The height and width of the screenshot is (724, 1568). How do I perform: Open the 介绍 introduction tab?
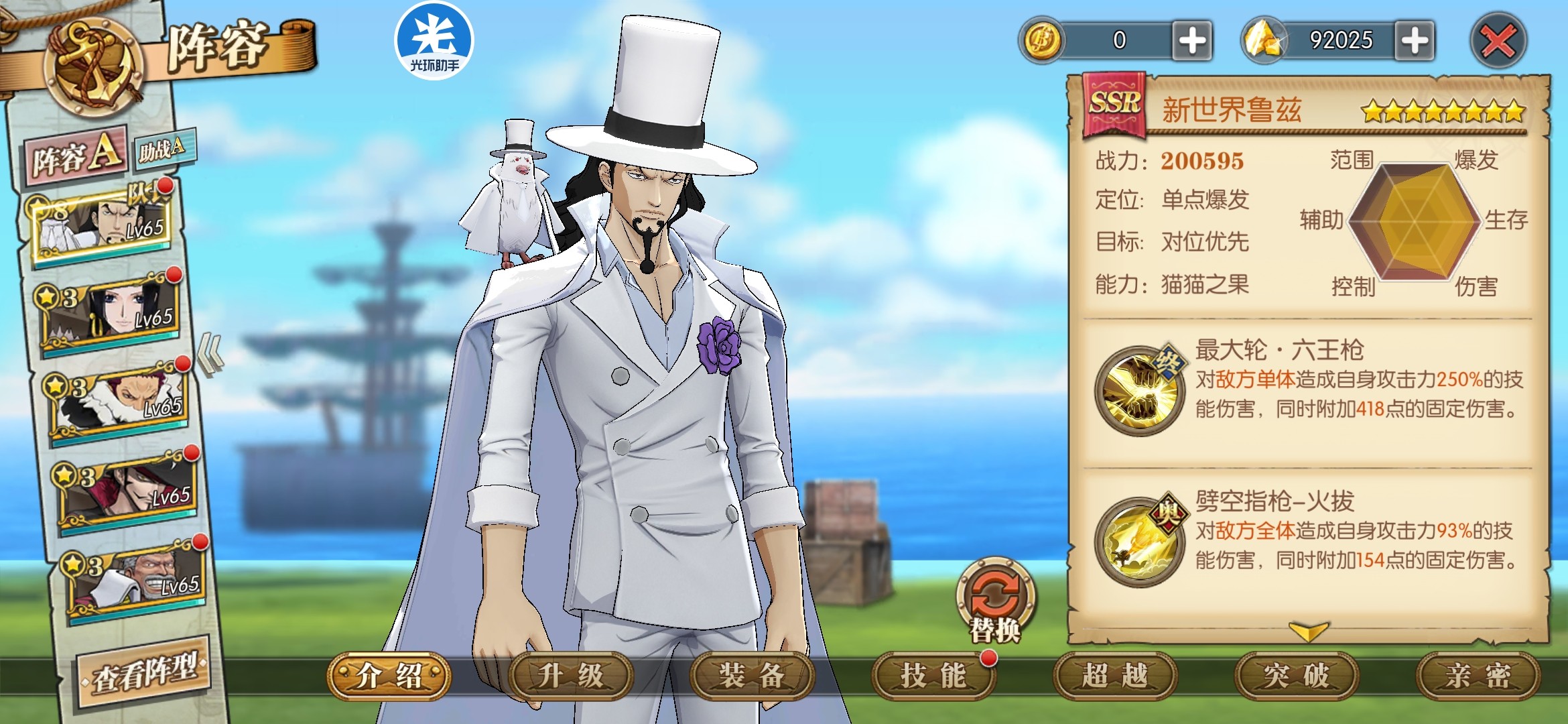389,676
